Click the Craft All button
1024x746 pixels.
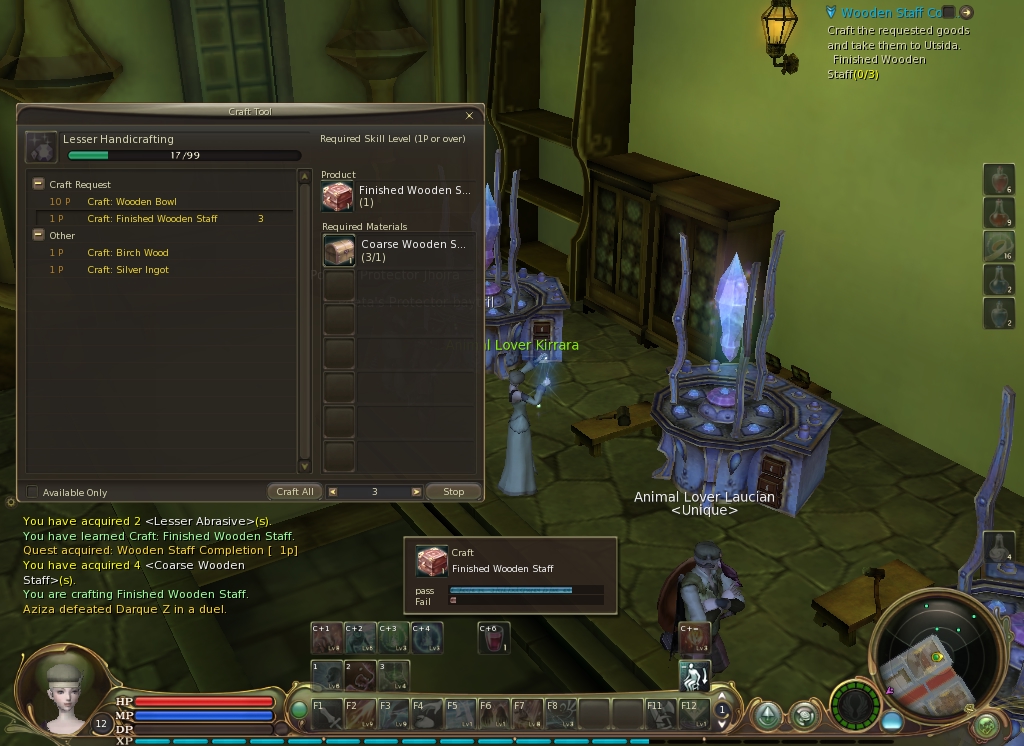pyautogui.click(x=295, y=492)
